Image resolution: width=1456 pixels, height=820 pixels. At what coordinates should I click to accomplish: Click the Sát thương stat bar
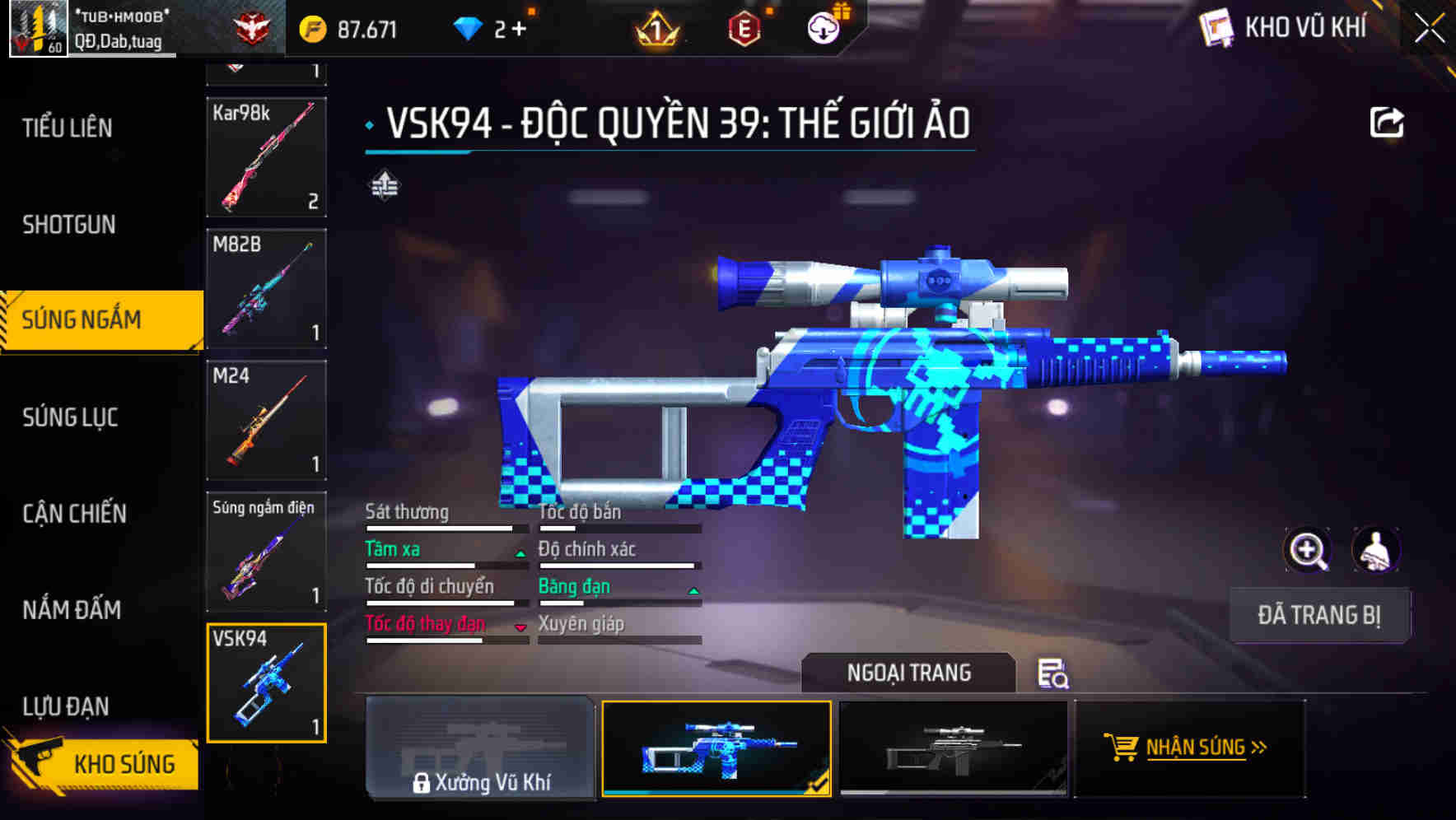[x=443, y=528]
